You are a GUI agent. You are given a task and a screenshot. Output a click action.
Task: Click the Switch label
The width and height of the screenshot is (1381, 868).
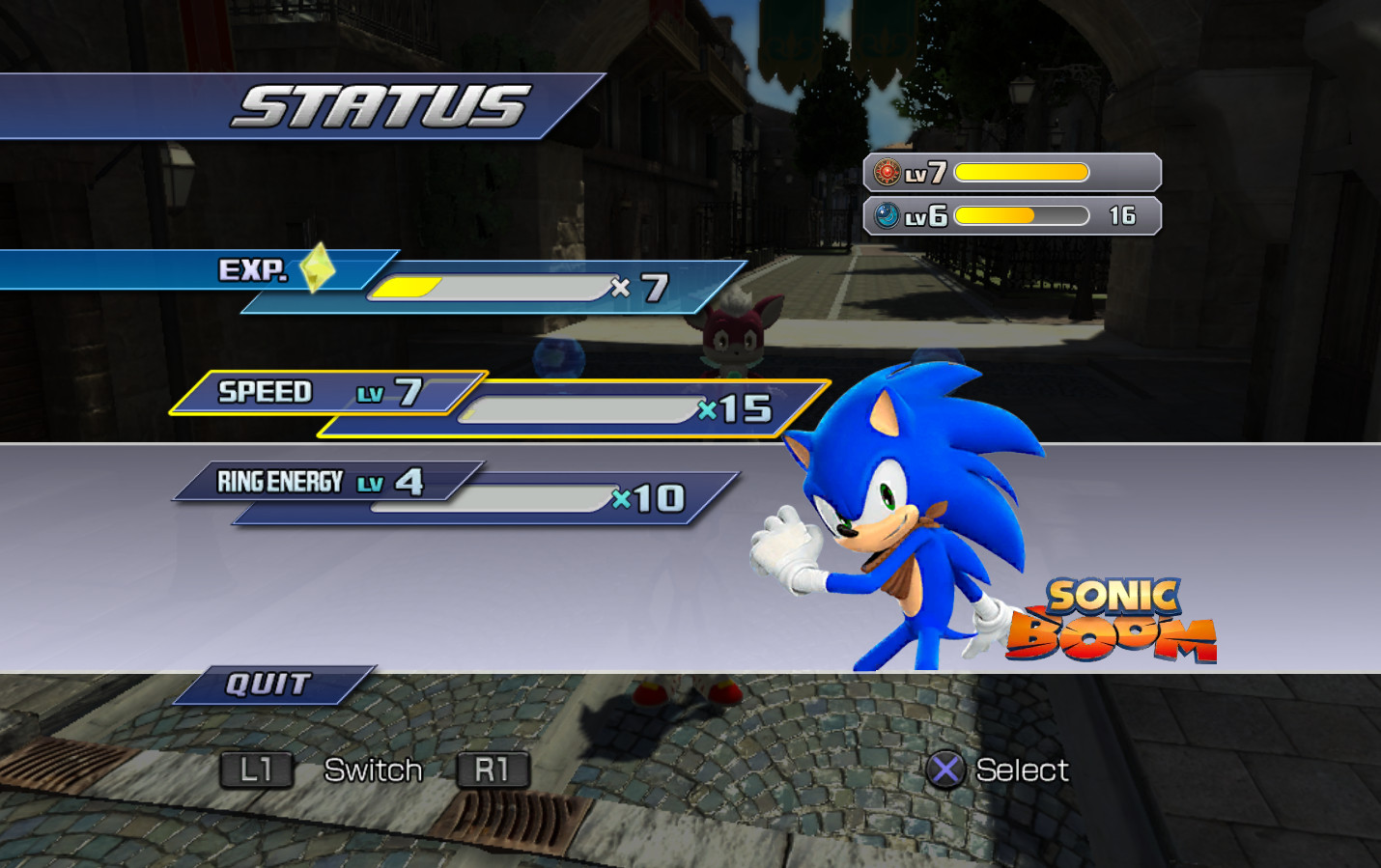tap(375, 769)
